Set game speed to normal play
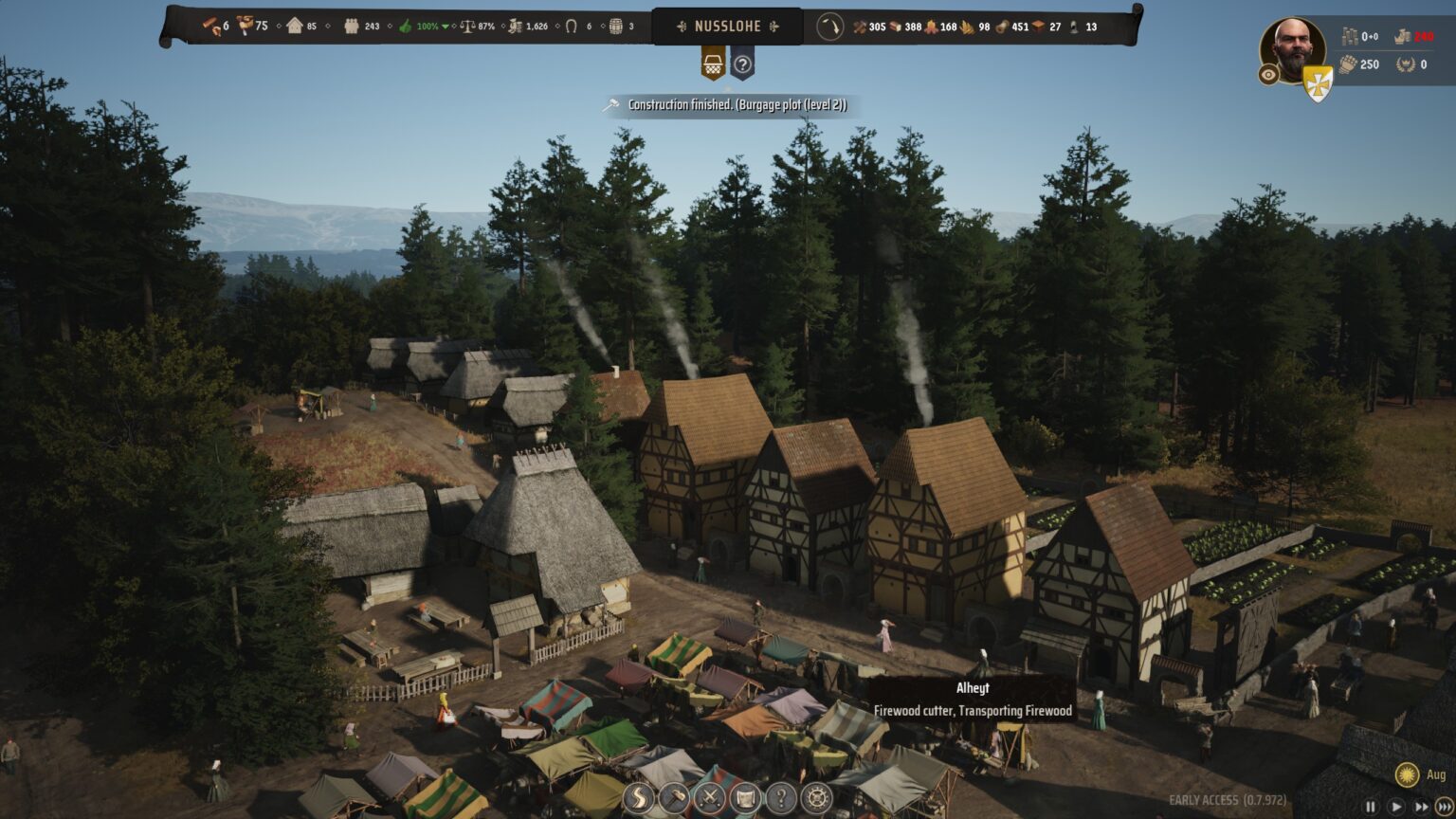This screenshot has width=1456, height=819. click(x=1395, y=807)
